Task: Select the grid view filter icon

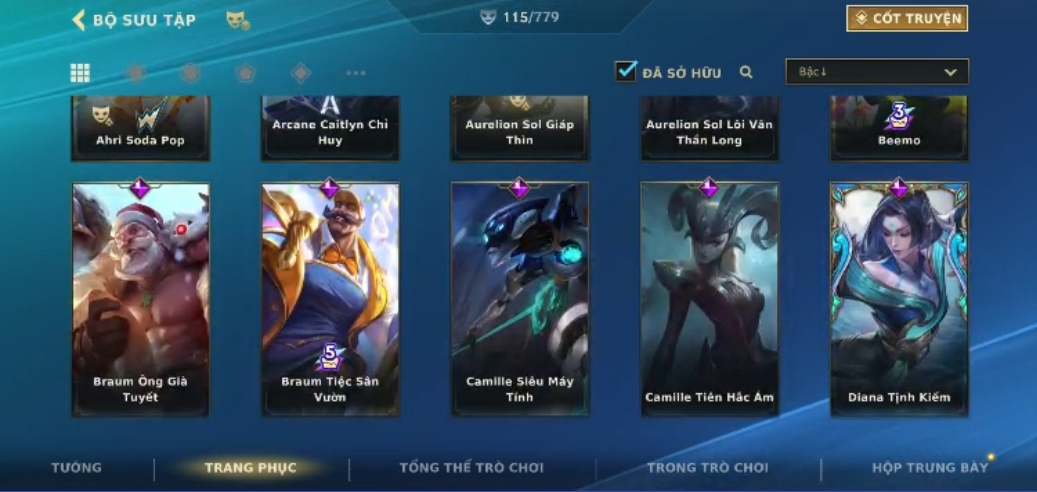Action: click(80, 72)
